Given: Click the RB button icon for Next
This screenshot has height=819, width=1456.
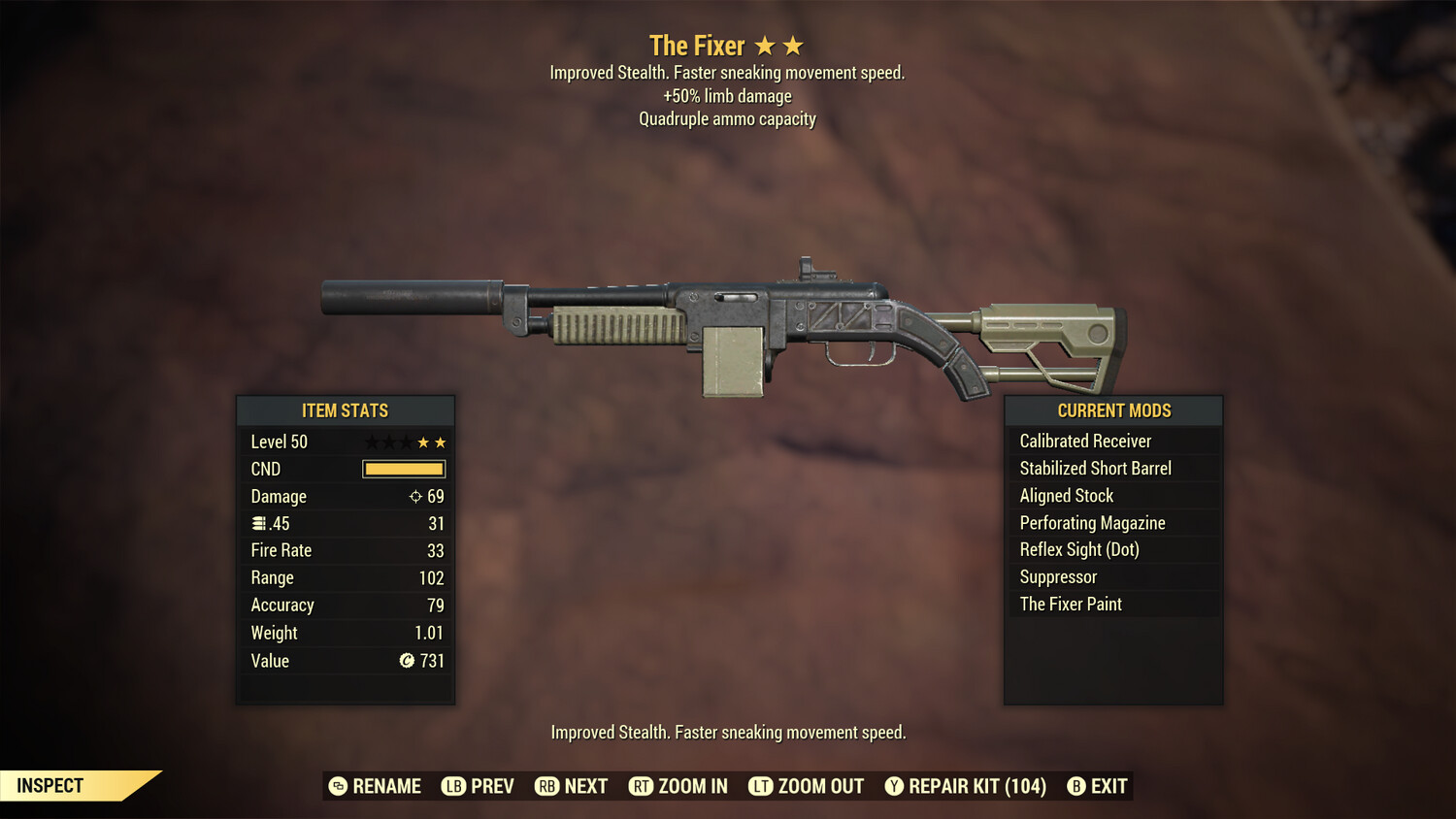Looking at the screenshot, I should tap(546, 786).
